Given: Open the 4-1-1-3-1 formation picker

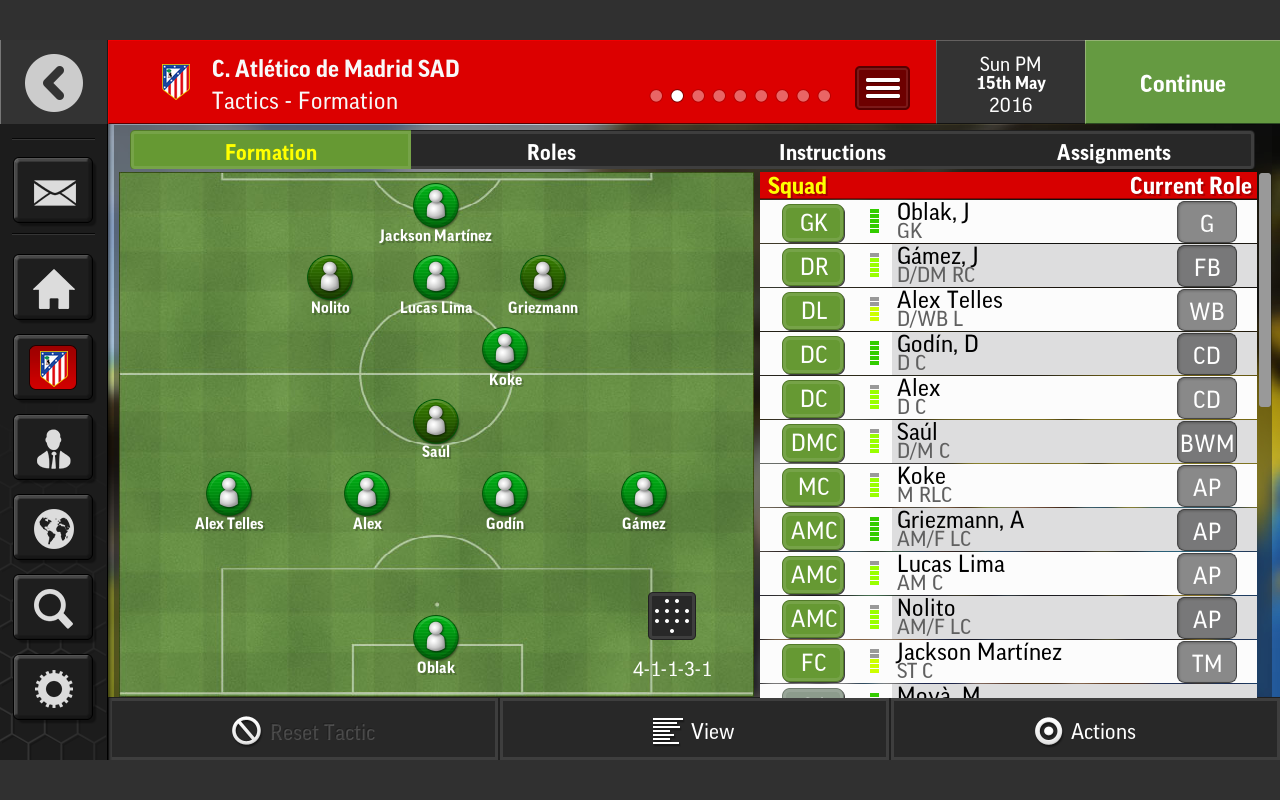Looking at the screenshot, I should [672, 616].
